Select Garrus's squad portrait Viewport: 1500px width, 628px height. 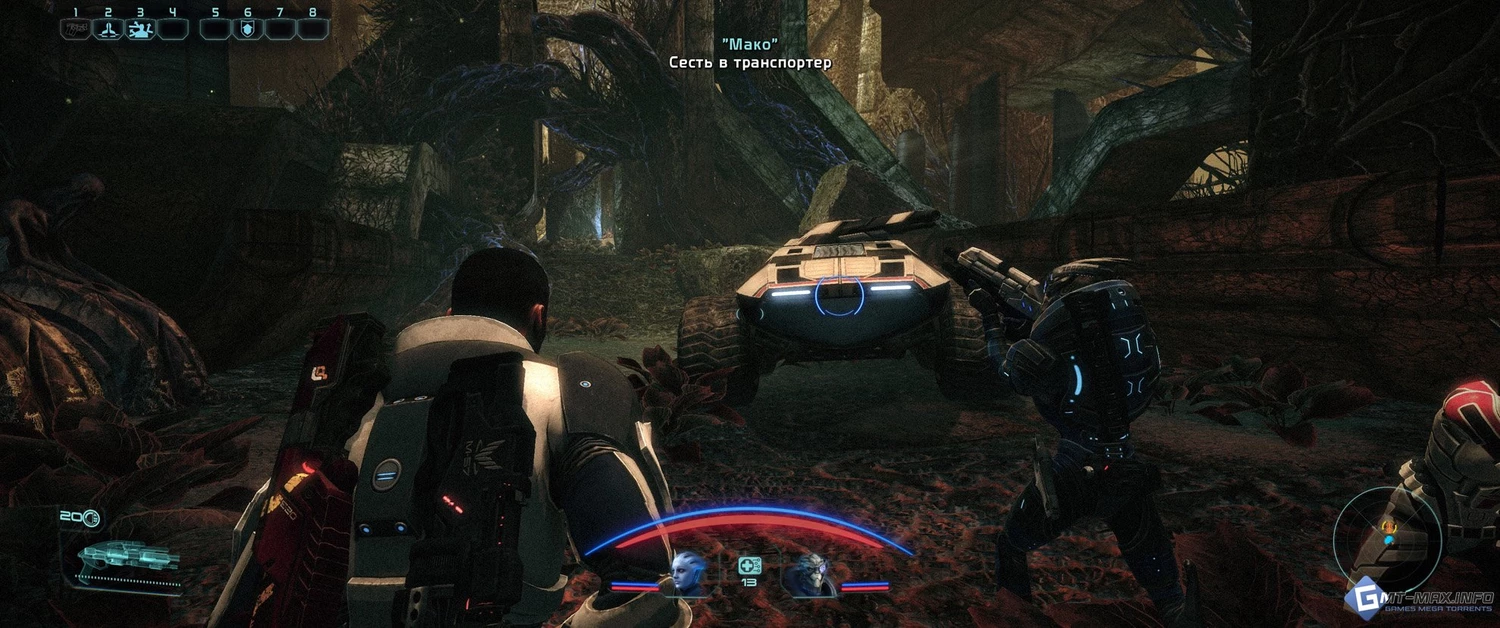tap(808, 575)
